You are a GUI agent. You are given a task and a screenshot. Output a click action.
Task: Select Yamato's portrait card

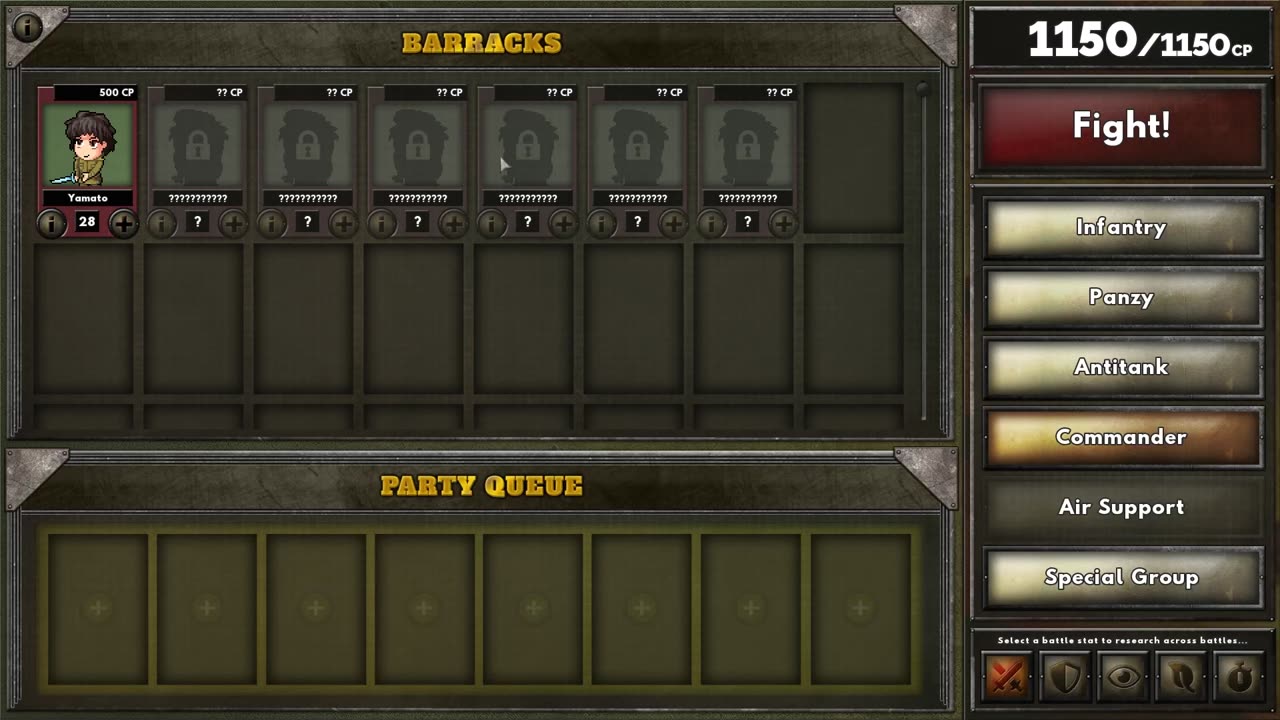coord(87,146)
